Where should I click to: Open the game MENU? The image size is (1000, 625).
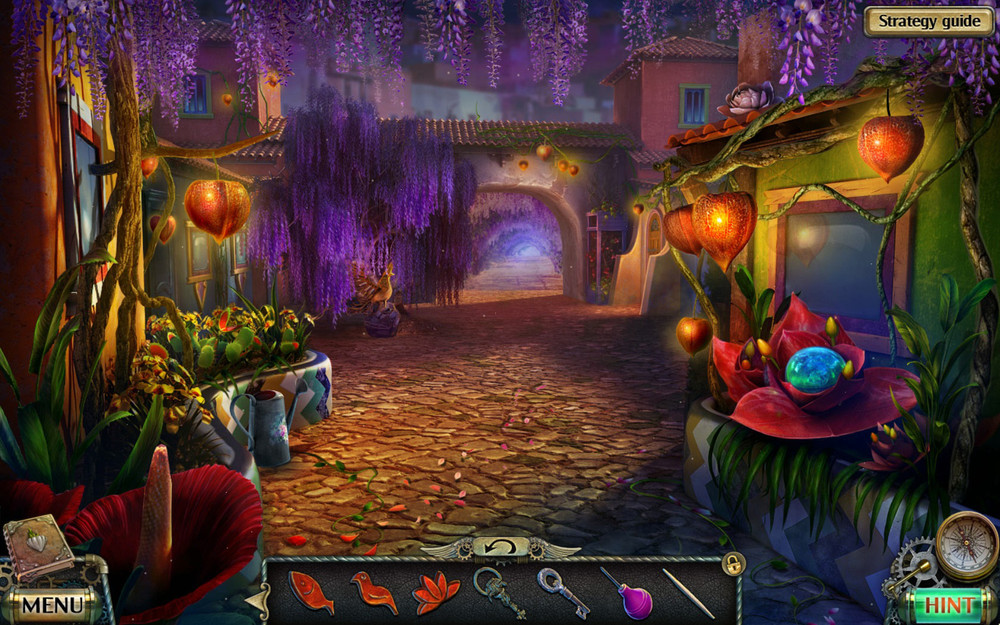(x=52, y=604)
